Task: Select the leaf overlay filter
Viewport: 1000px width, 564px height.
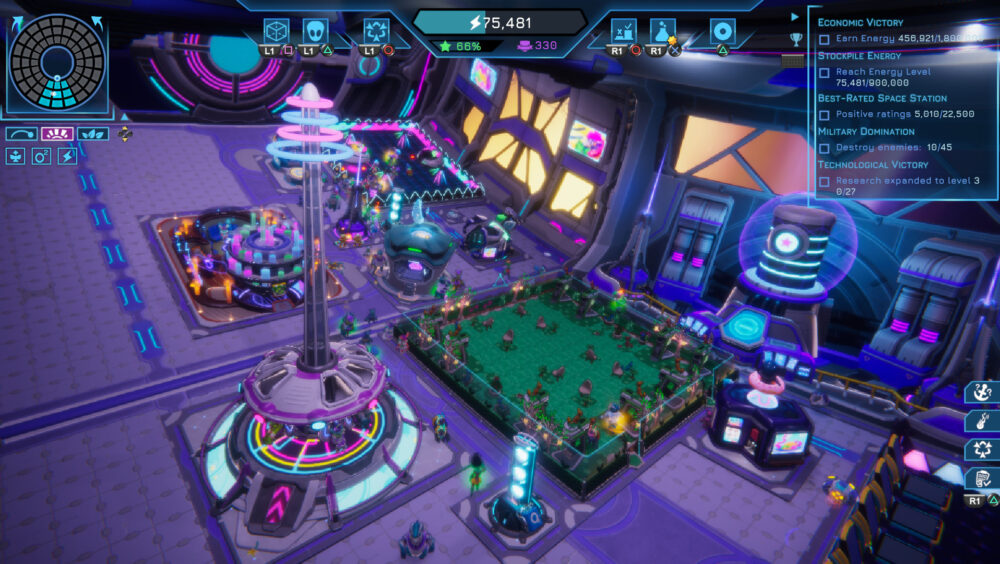Action: click(92, 134)
